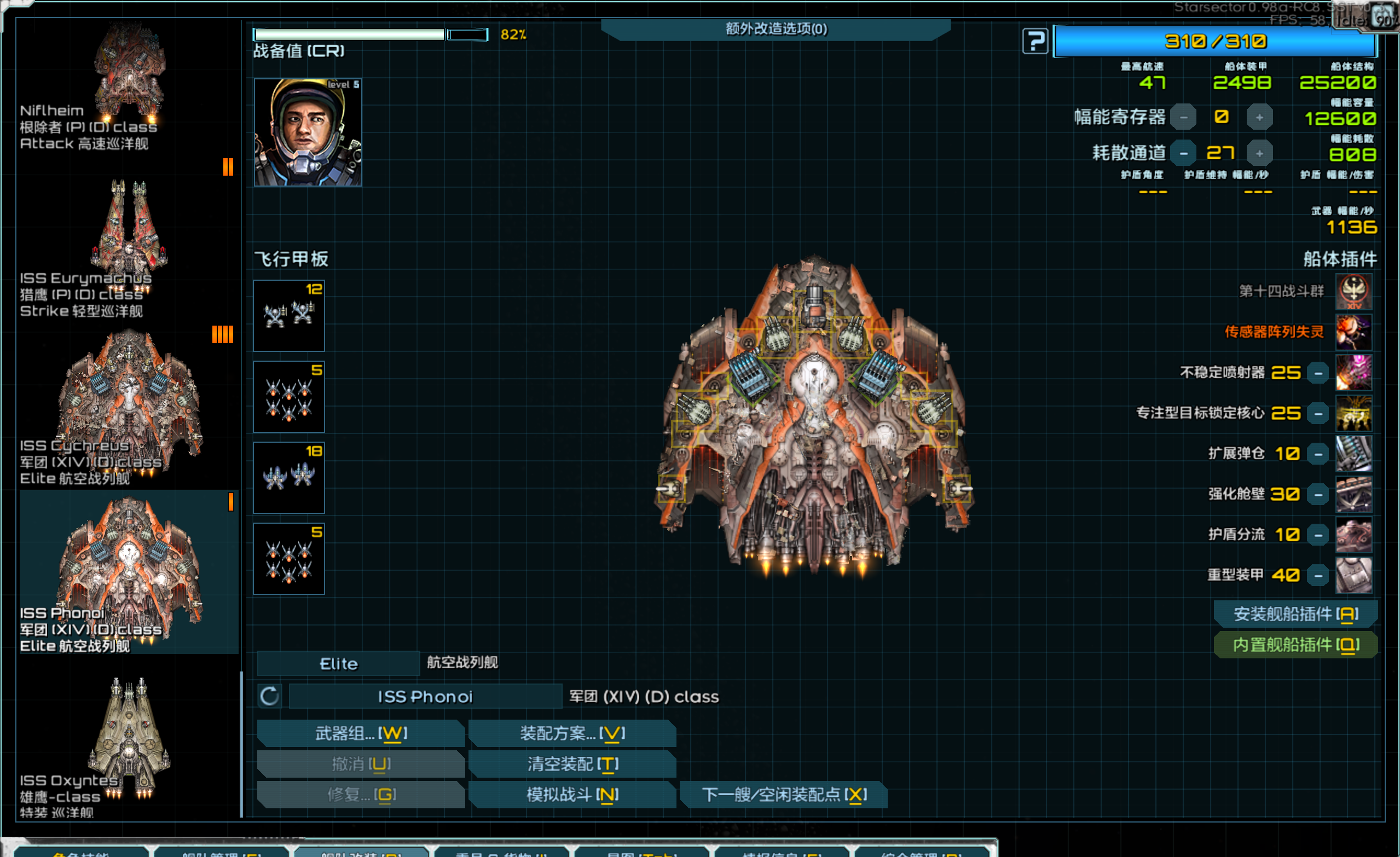Screen dimensions: 1400x857
Task: Strip the ship with 清空装配
Action: click(572, 764)
